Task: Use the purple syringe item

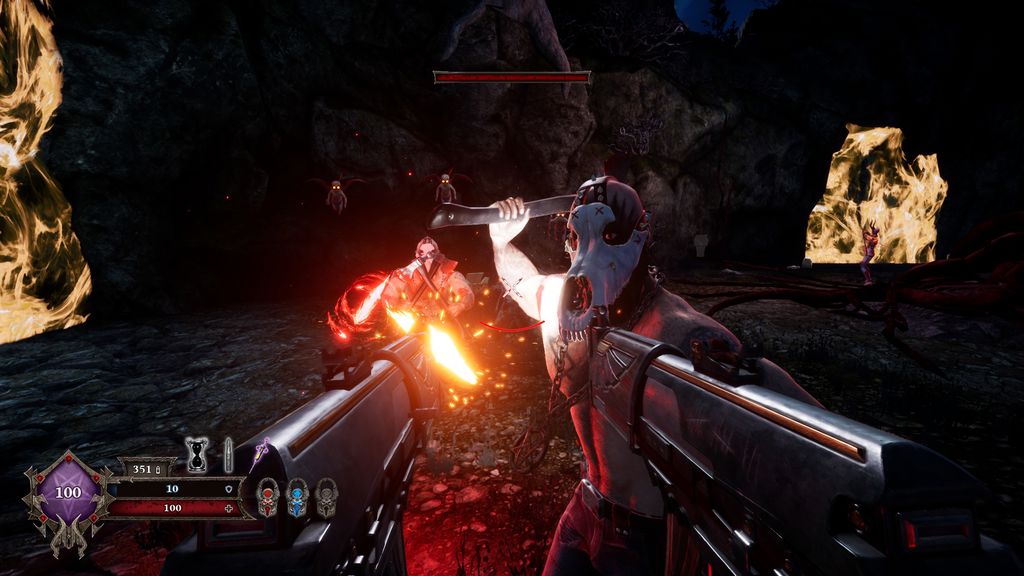Action: (262, 452)
